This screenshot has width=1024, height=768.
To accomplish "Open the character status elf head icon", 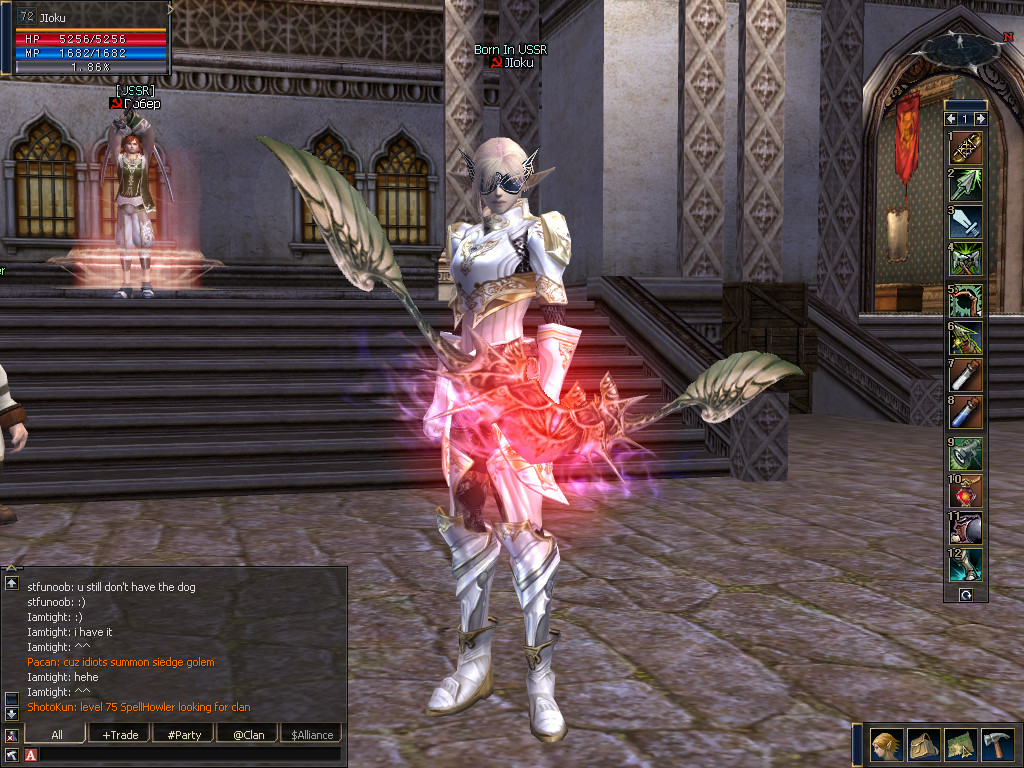I will [885, 744].
